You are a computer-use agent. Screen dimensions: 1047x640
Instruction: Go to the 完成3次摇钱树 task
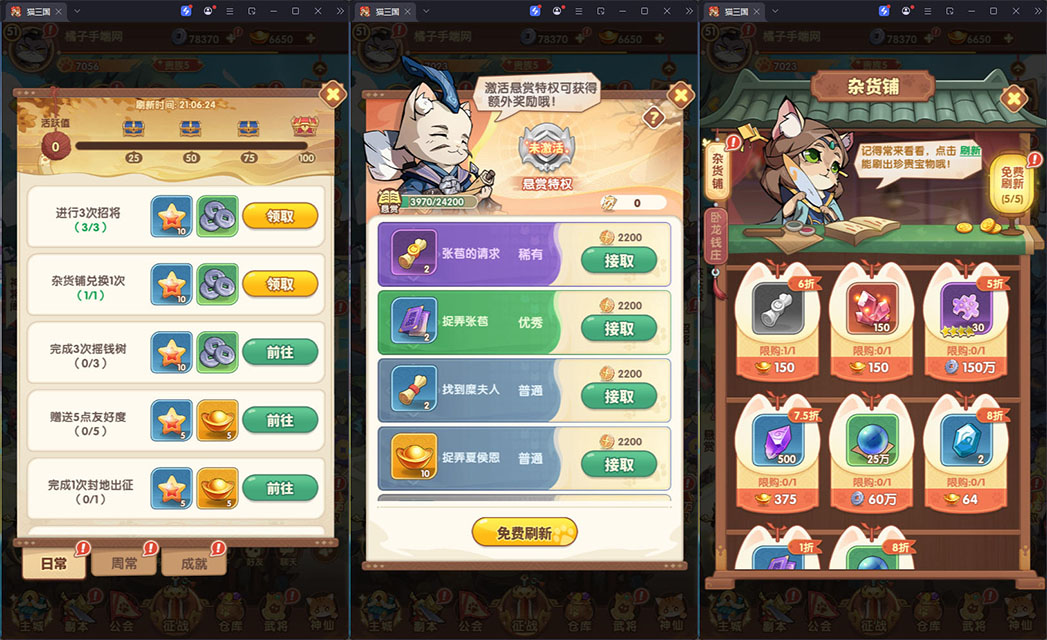[280, 351]
